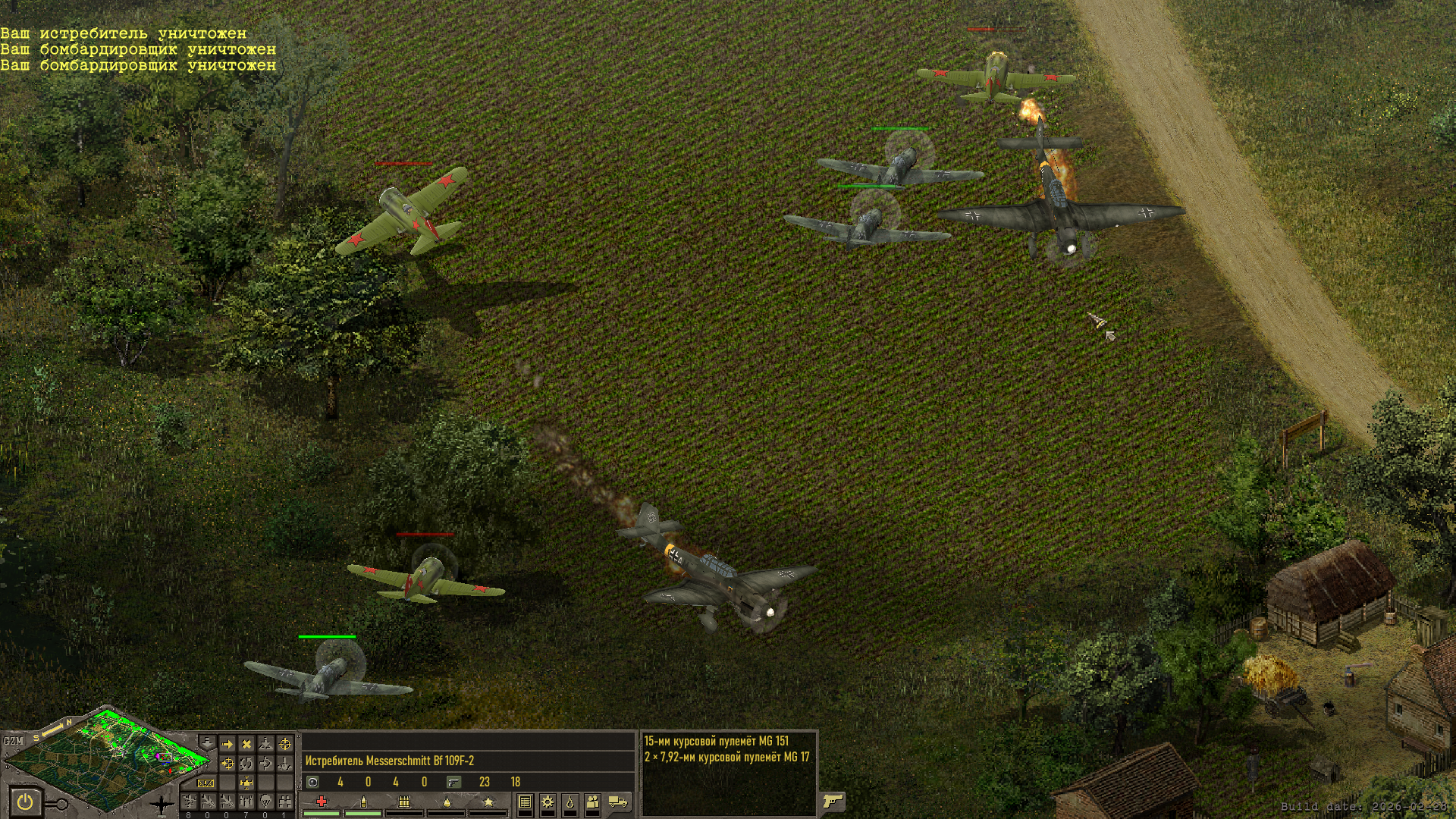Open the menu with the power button

25,801
